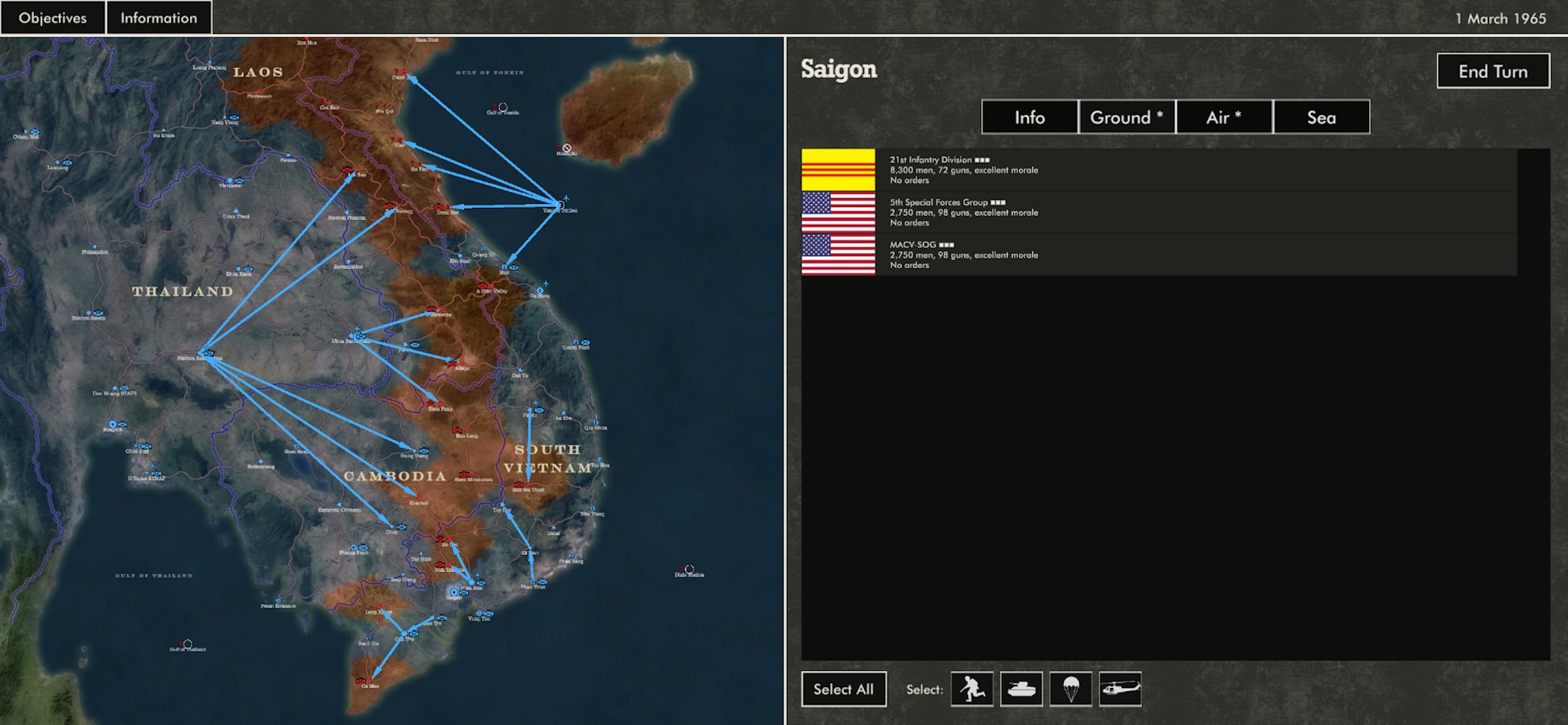Toggle selection of the 21st Infantry Division
This screenshot has width=1568, height=725.
click(x=1127, y=169)
